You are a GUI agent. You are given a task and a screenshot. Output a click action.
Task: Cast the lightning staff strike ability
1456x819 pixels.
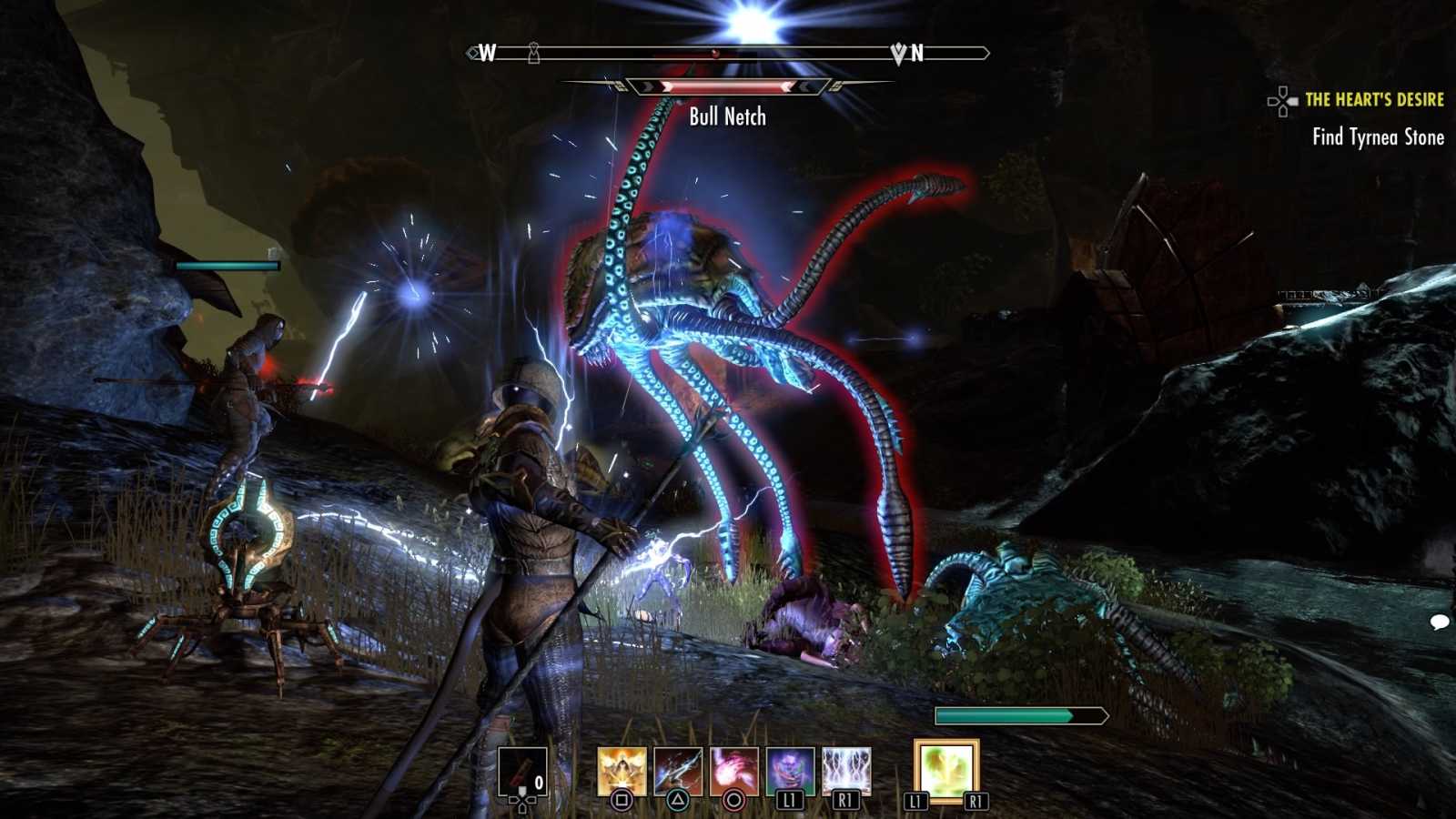[x=678, y=771]
